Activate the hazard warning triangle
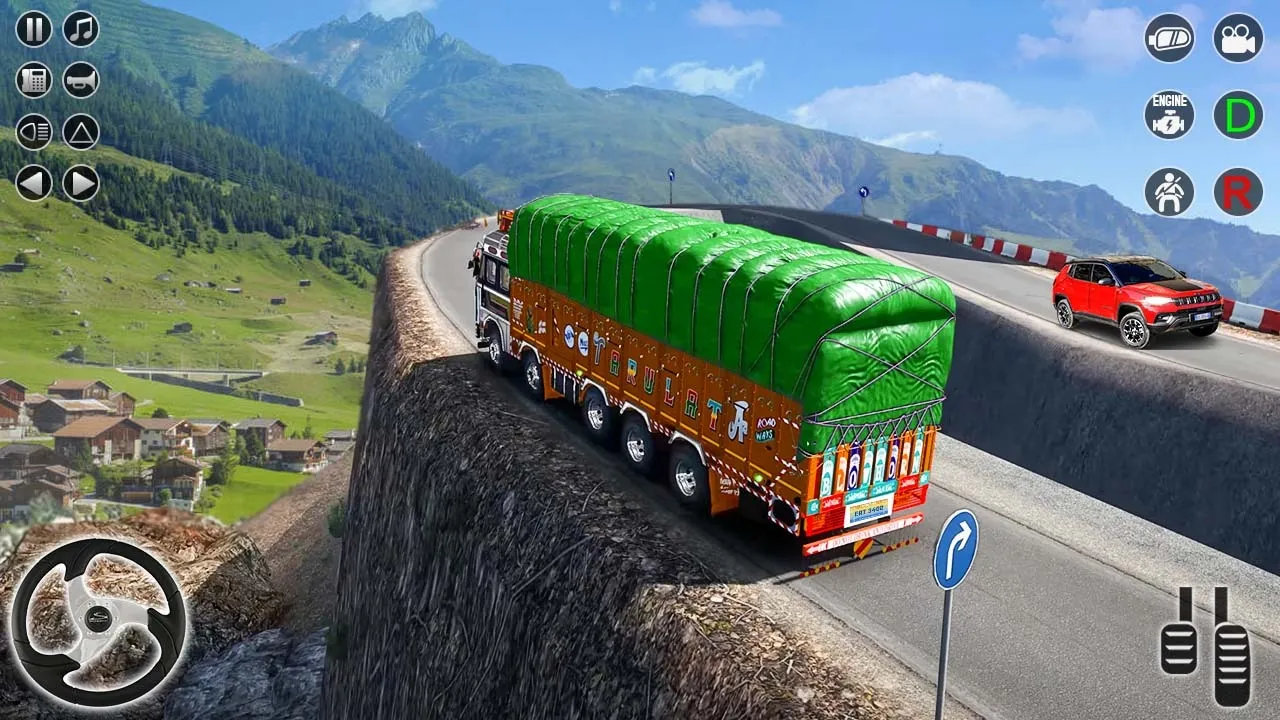 pos(81,131)
